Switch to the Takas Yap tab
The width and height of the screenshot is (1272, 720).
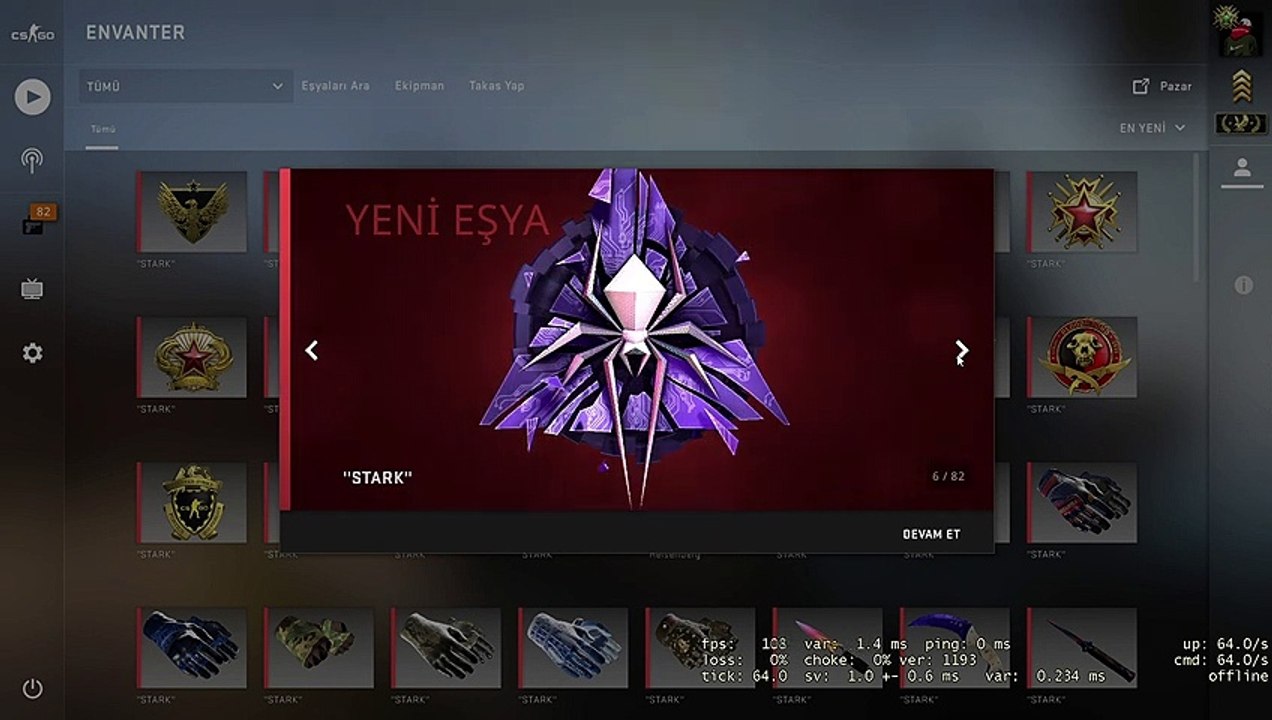coord(496,86)
